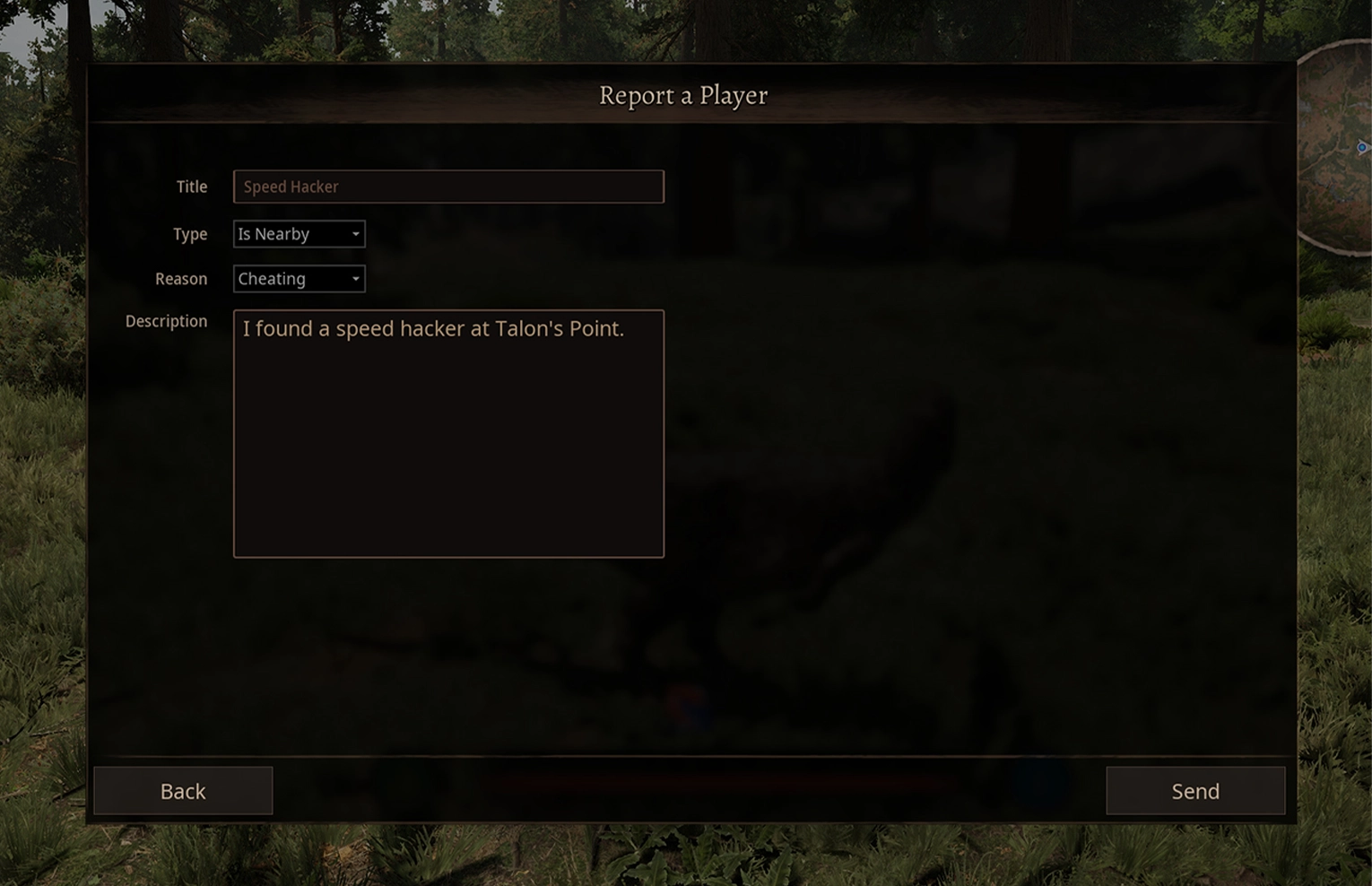The image size is (1372, 886).
Task: Click the blue position dot on the minimap
Action: (1362, 147)
